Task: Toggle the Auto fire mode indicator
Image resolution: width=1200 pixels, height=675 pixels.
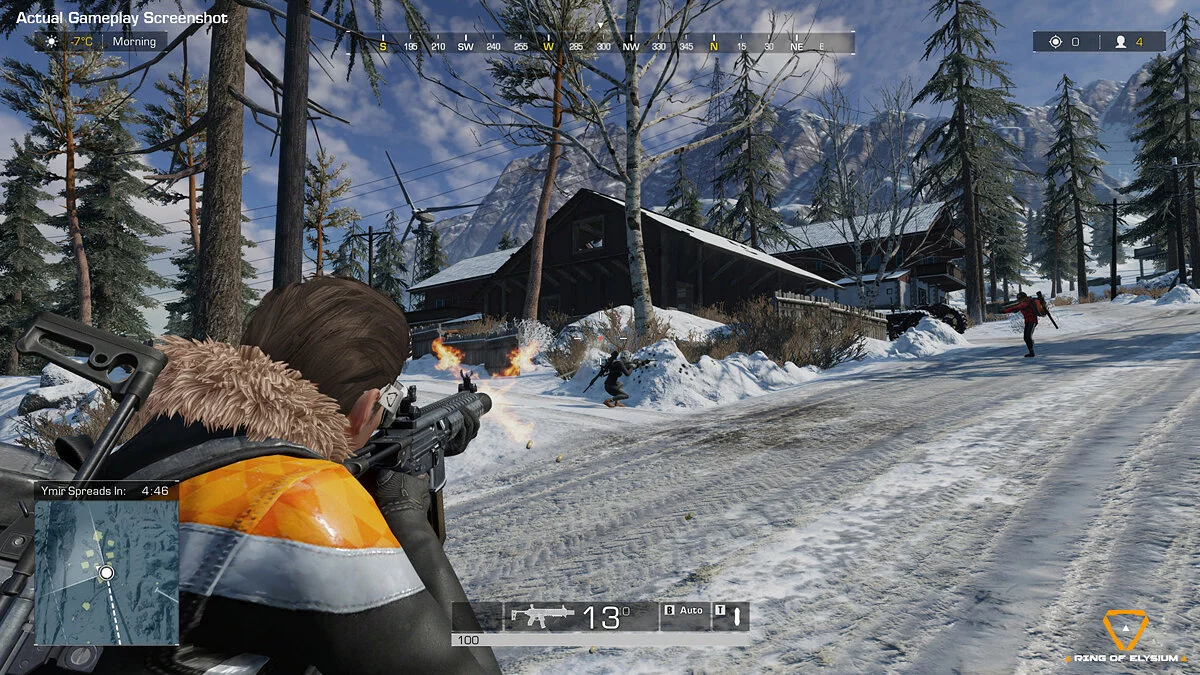Action: tap(684, 610)
